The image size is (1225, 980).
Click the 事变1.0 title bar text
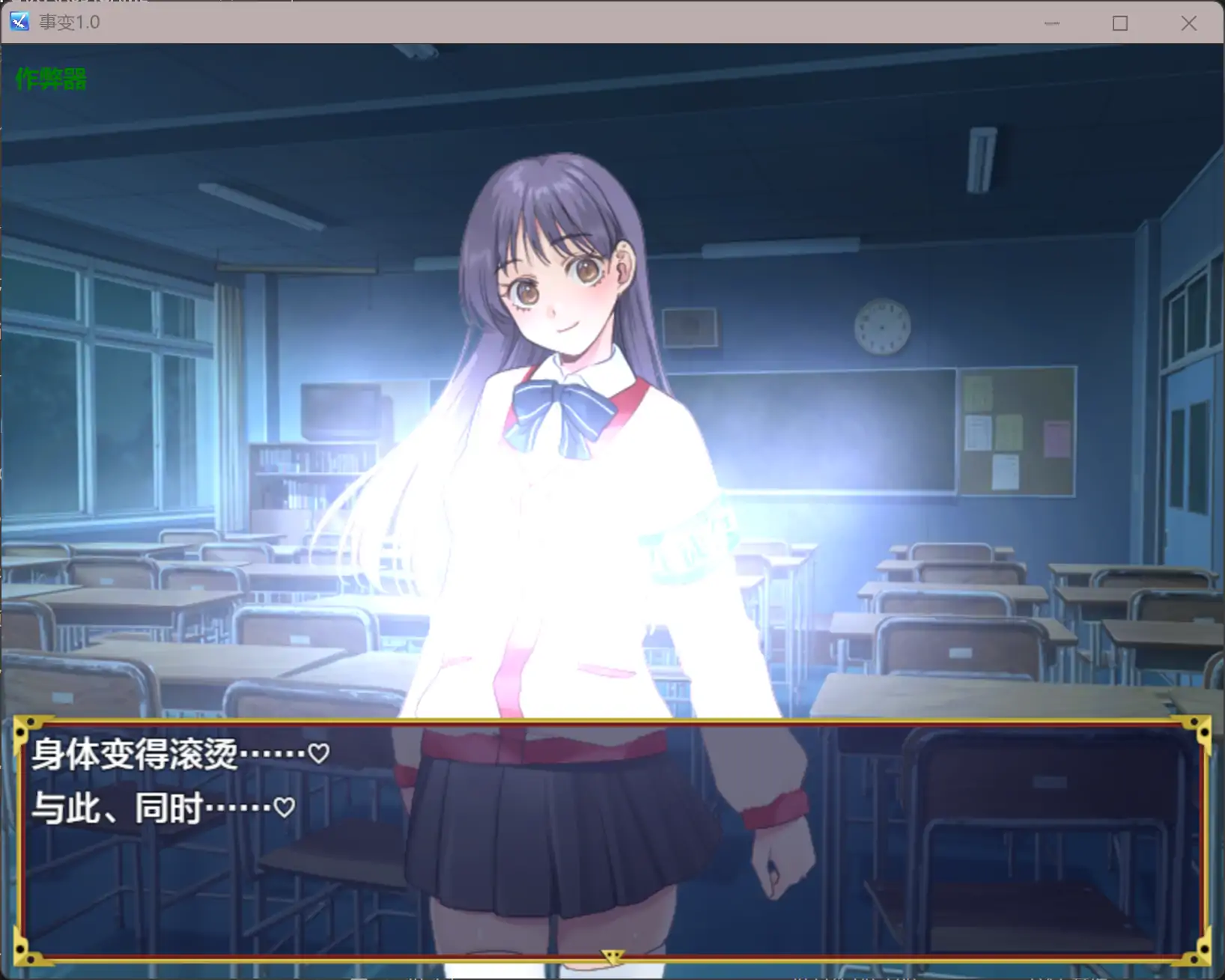tap(69, 22)
